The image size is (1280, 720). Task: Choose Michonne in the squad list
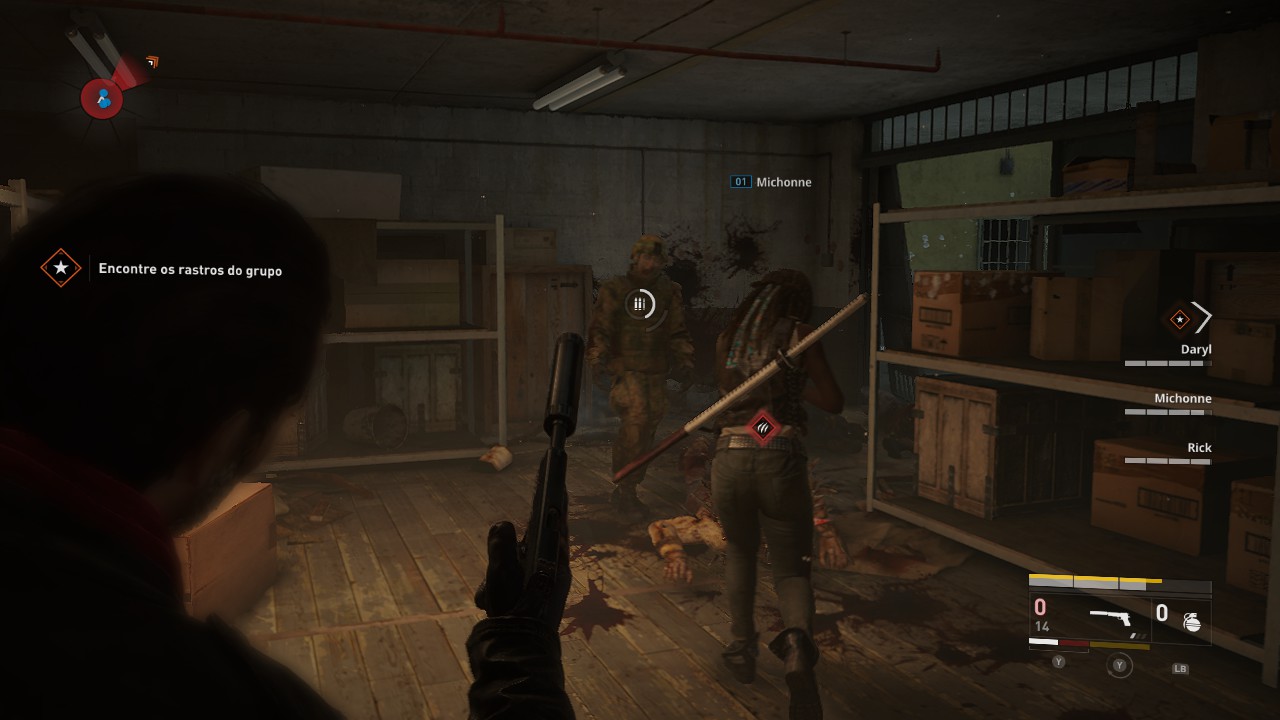(1182, 399)
